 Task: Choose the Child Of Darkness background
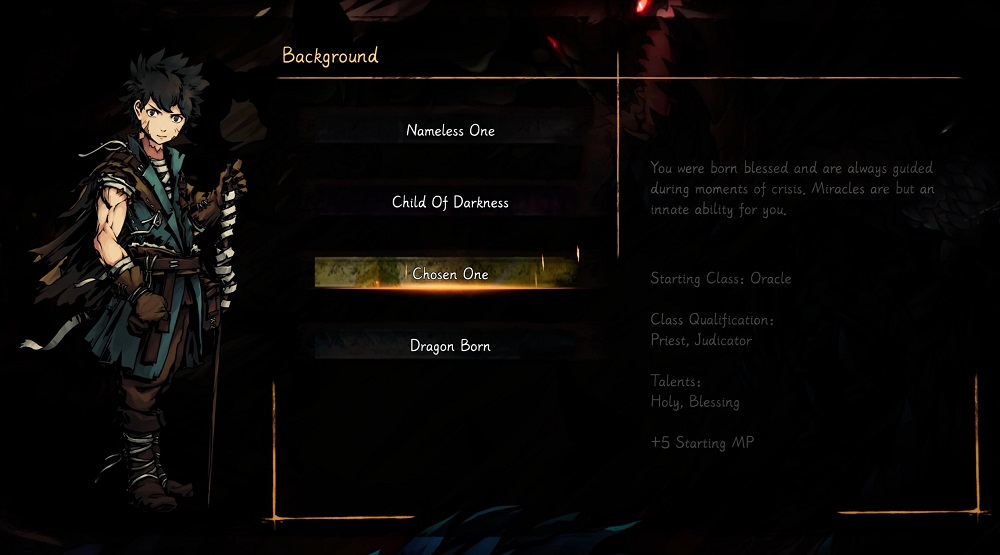click(450, 203)
